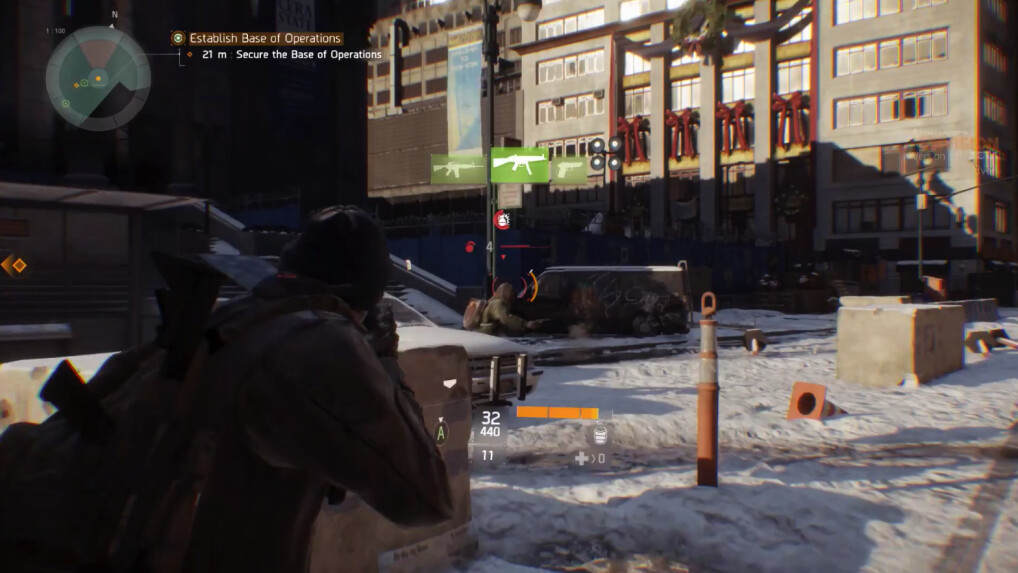The height and width of the screenshot is (573, 1018).
Task: Use the medkit cross icon
Action: point(581,458)
